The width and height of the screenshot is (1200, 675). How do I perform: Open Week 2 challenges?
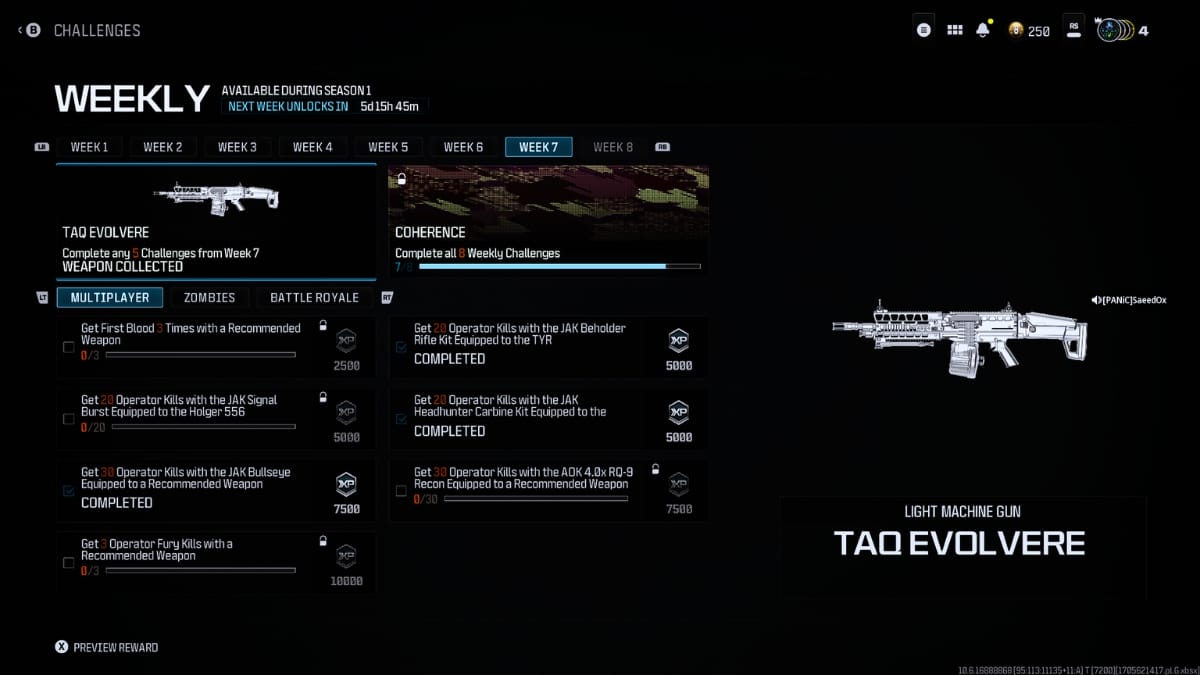162,147
